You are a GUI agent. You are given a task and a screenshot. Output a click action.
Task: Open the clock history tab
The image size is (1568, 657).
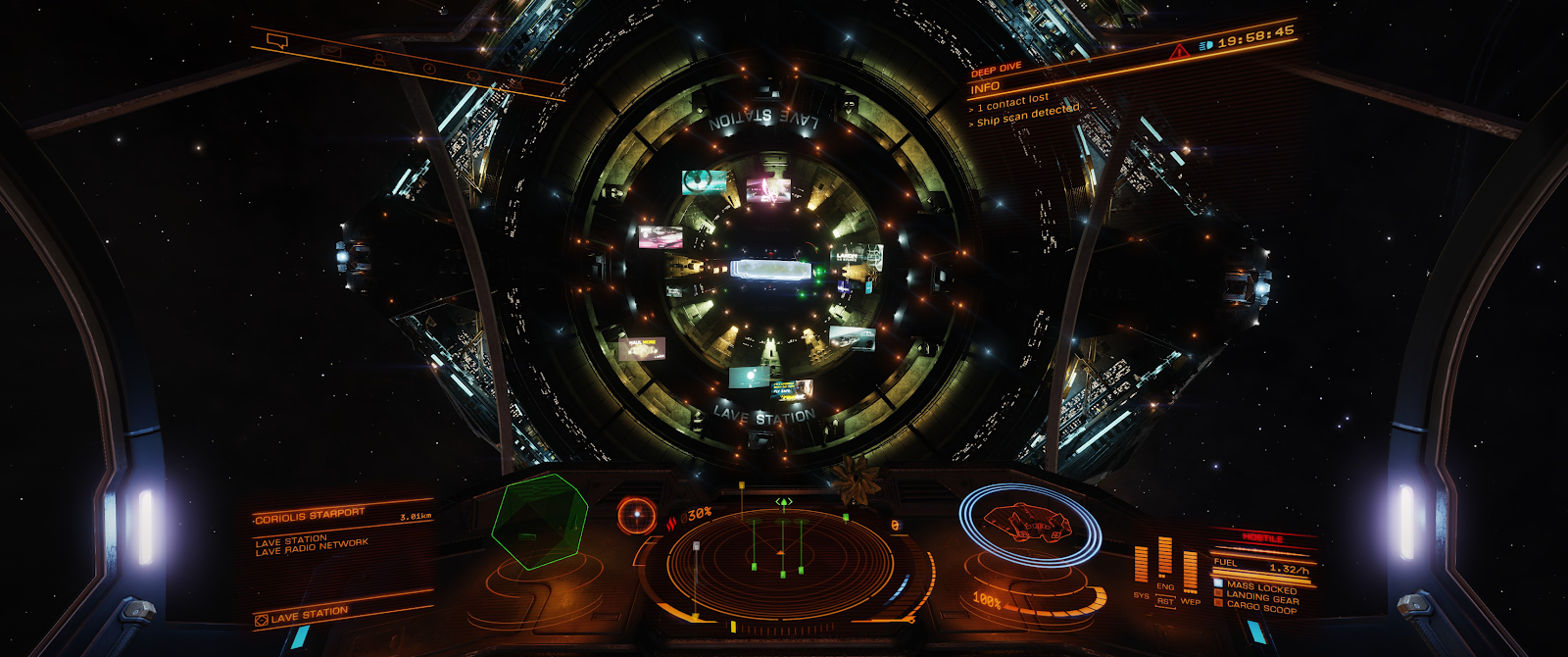point(429,69)
